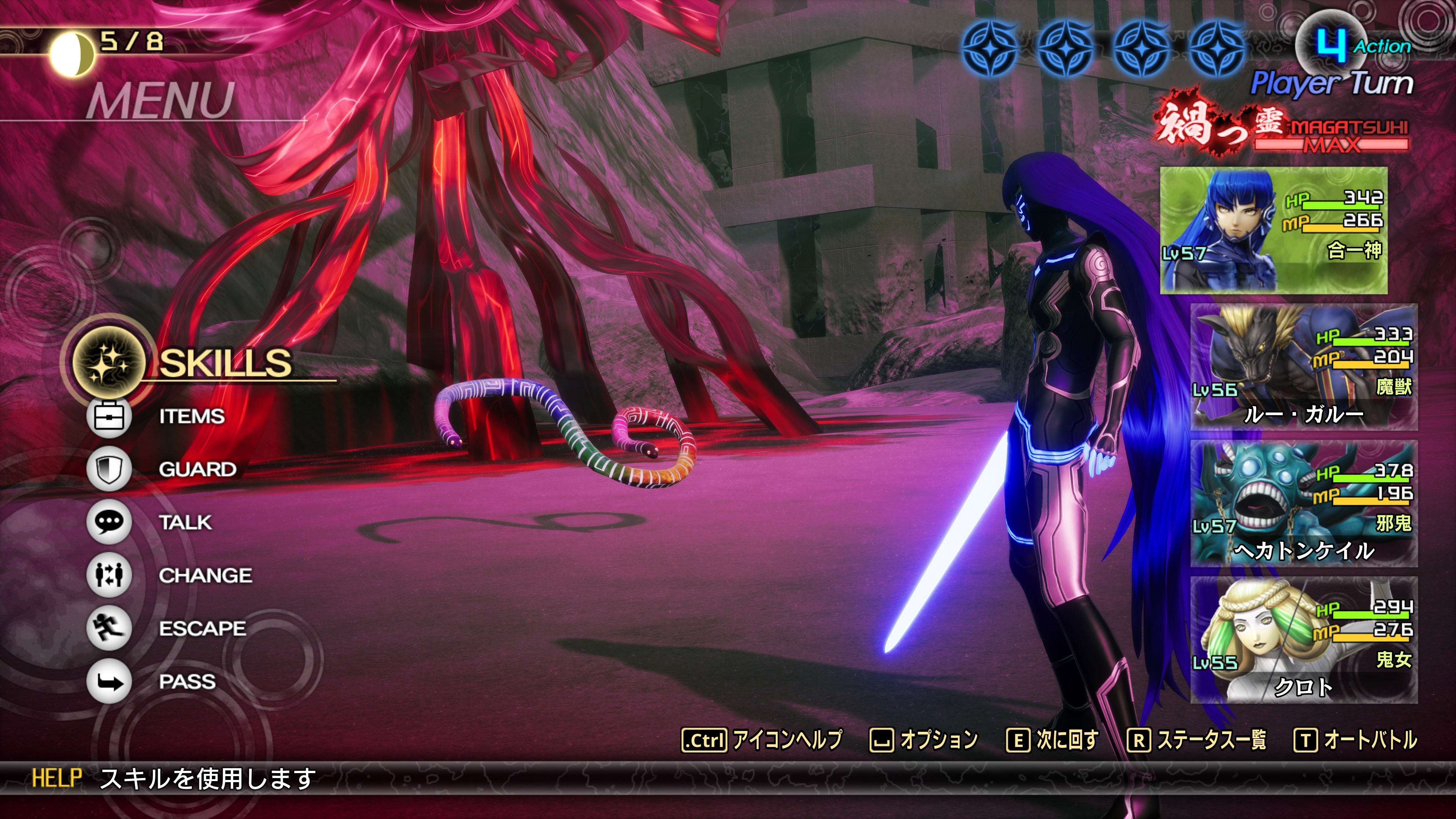Select the ルー・ガルー party panel
The image size is (1456, 819).
(1304, 367)
